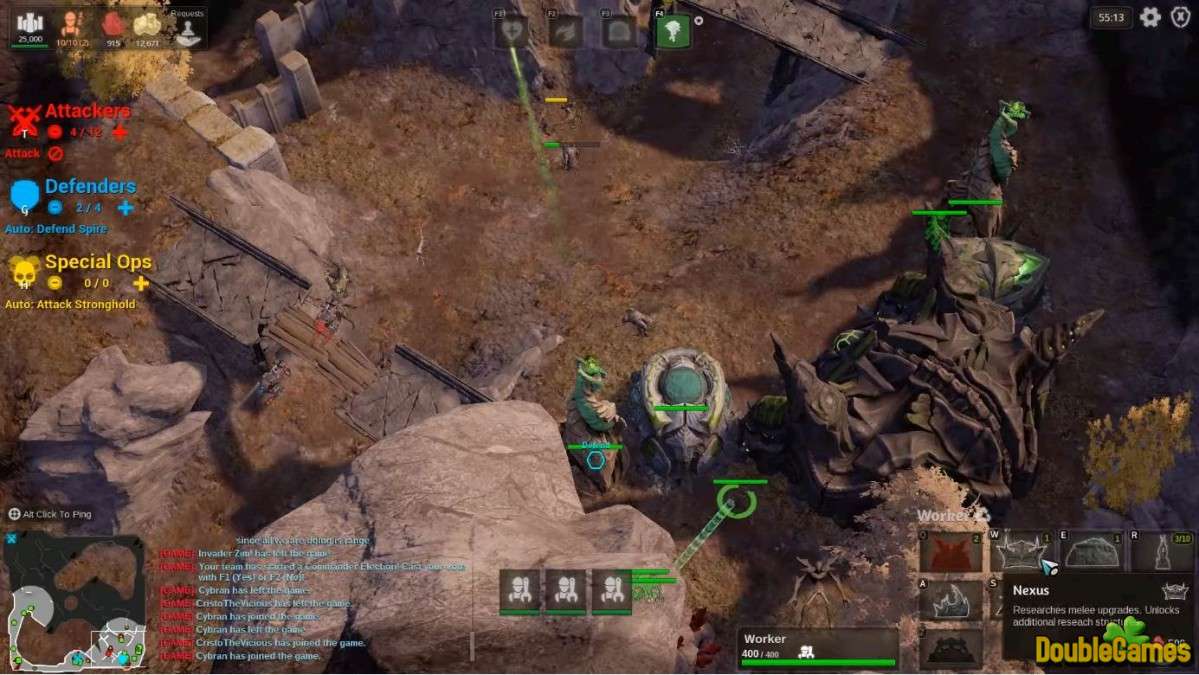Add a unit to Special Ops
The height and width of the screenshot is (675, 1199).
tap(141, 283)
